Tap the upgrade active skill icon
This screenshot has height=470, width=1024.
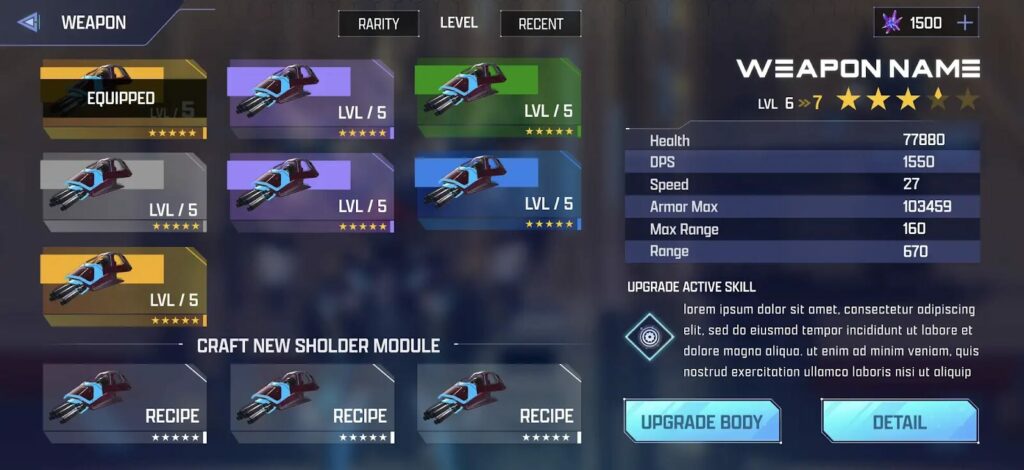pyautogui.click(x=650, y=337)
